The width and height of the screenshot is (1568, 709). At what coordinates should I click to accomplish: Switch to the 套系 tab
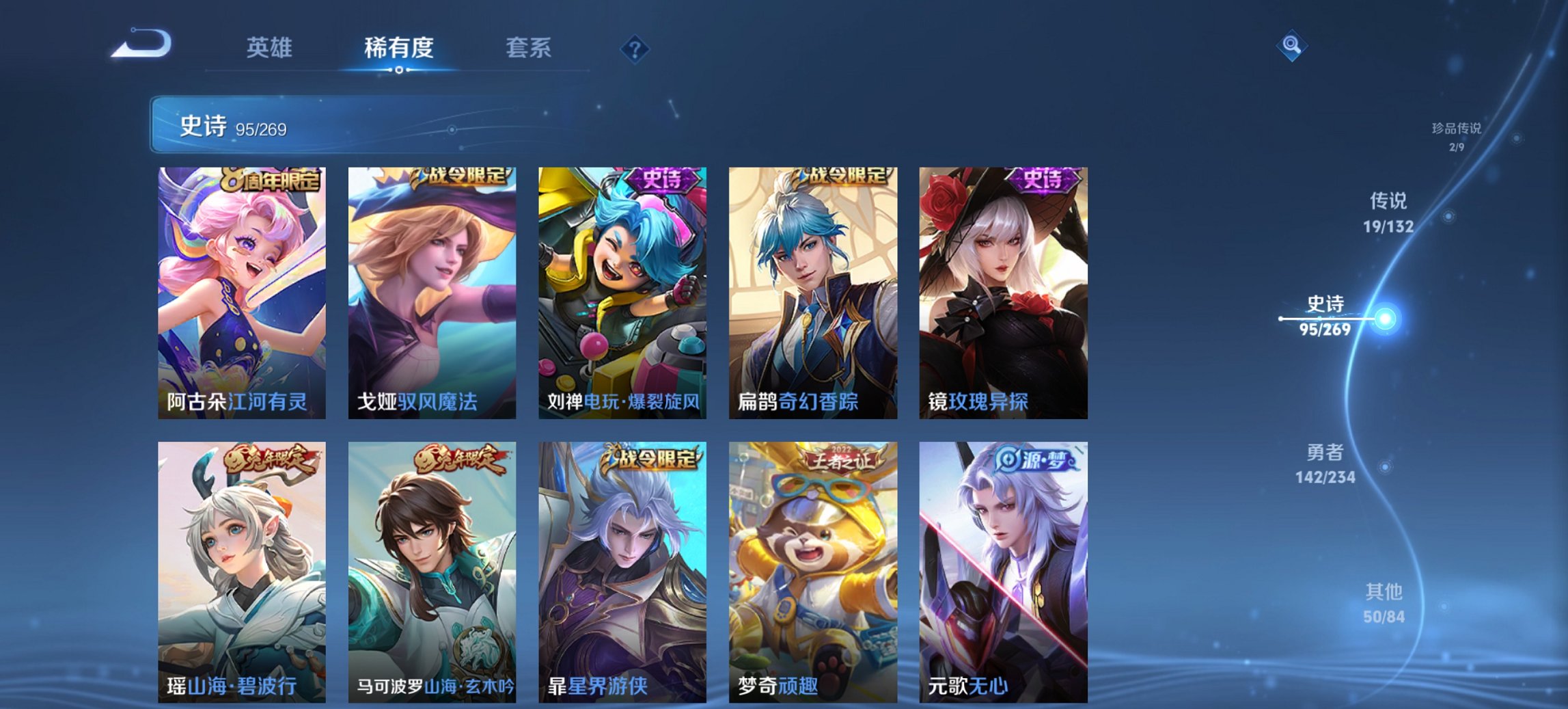click(529, 48)
